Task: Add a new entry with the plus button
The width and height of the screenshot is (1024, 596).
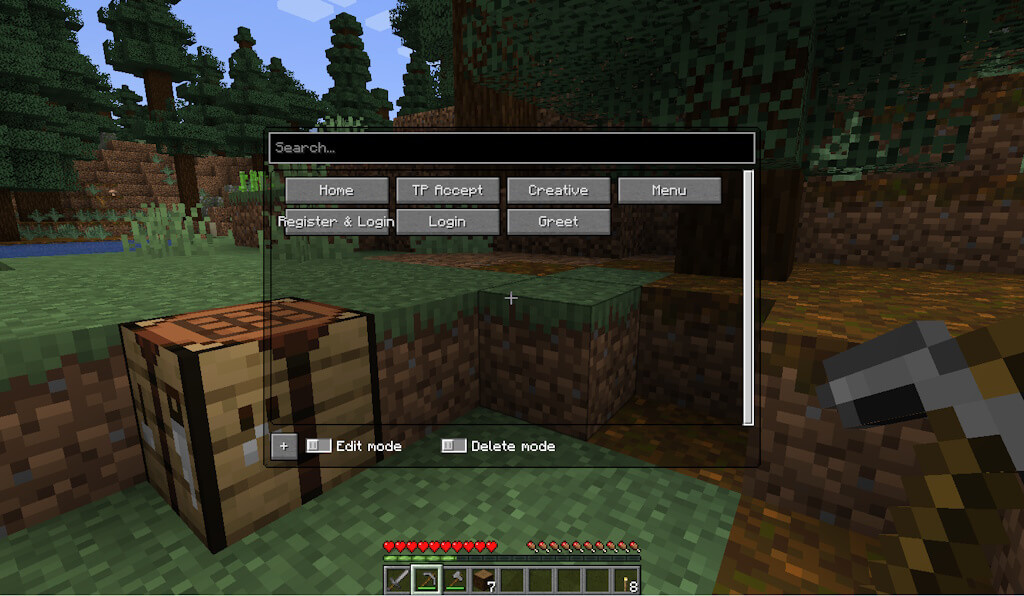Action: point(284,446)
